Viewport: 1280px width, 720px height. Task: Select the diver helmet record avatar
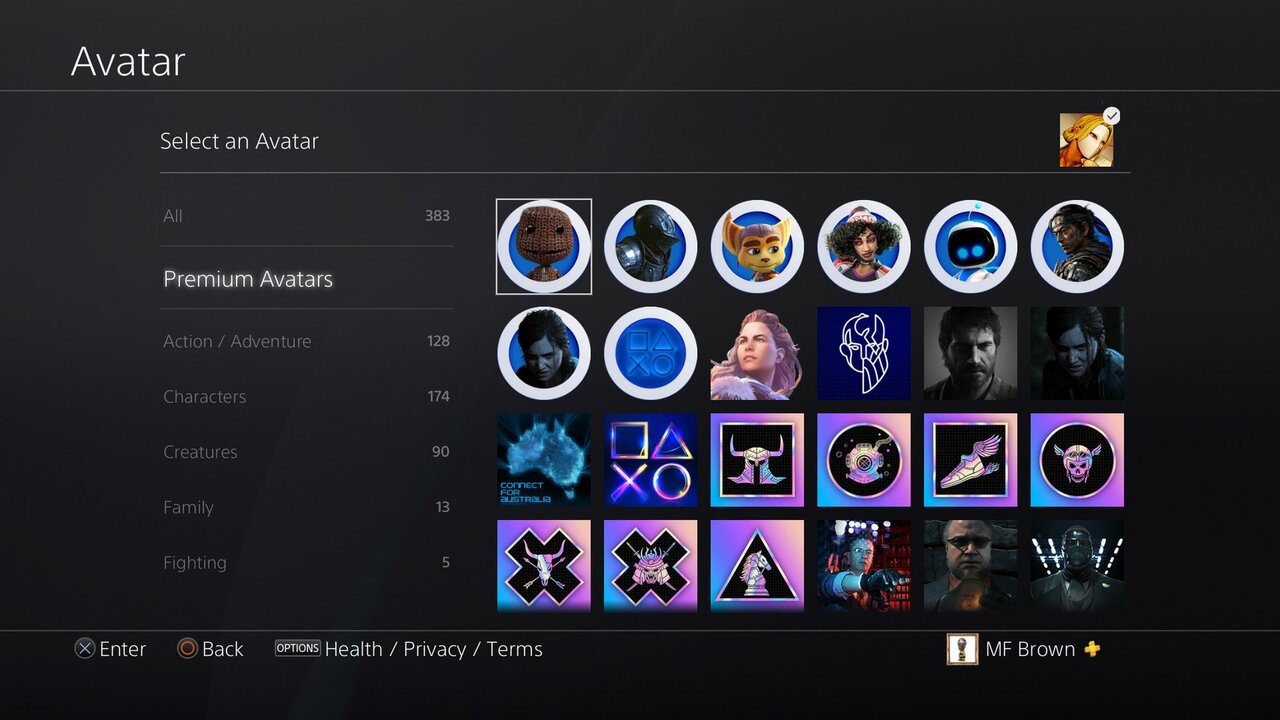(x=864, y=459)
